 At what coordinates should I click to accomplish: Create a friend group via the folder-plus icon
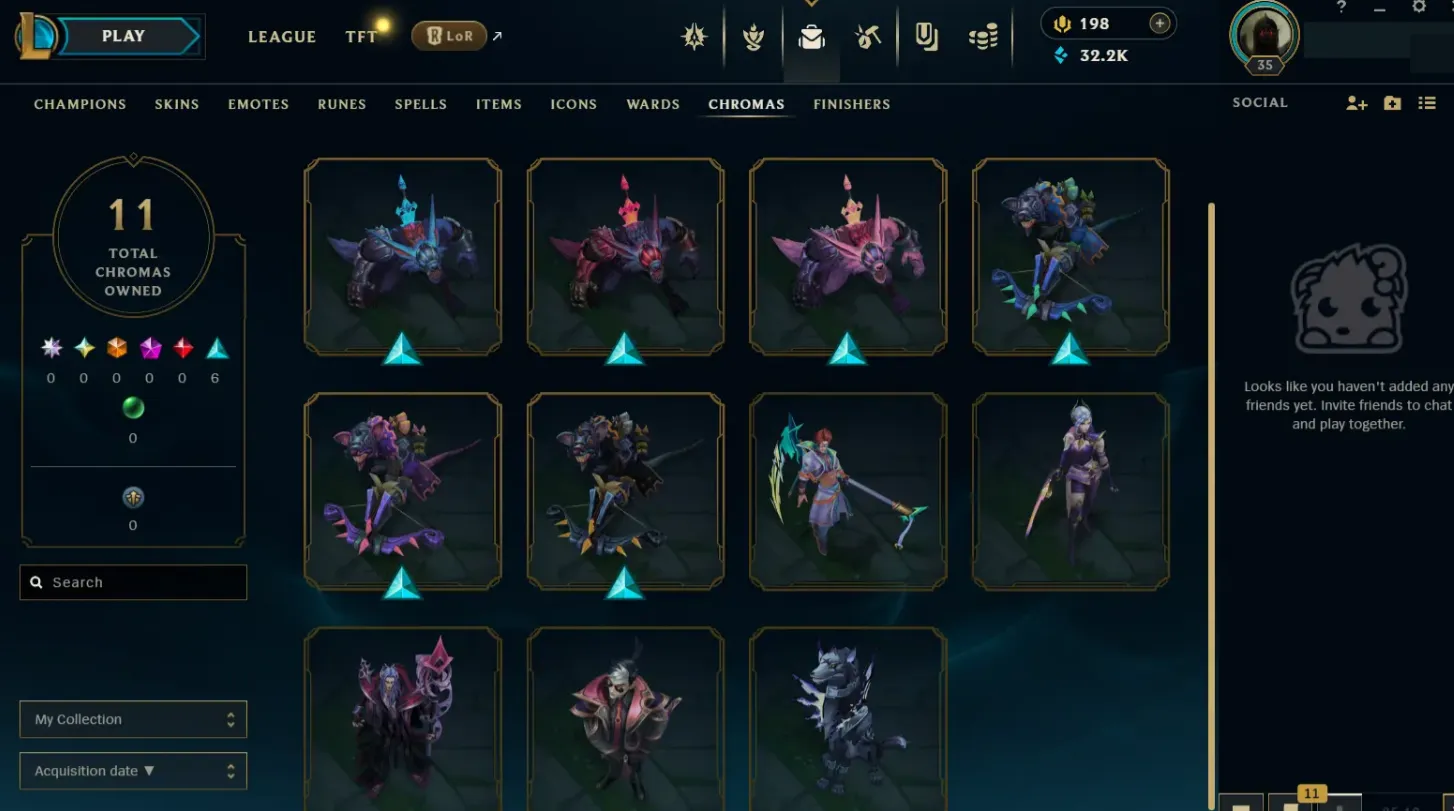pyautogui.click(x=1392, y=103)
